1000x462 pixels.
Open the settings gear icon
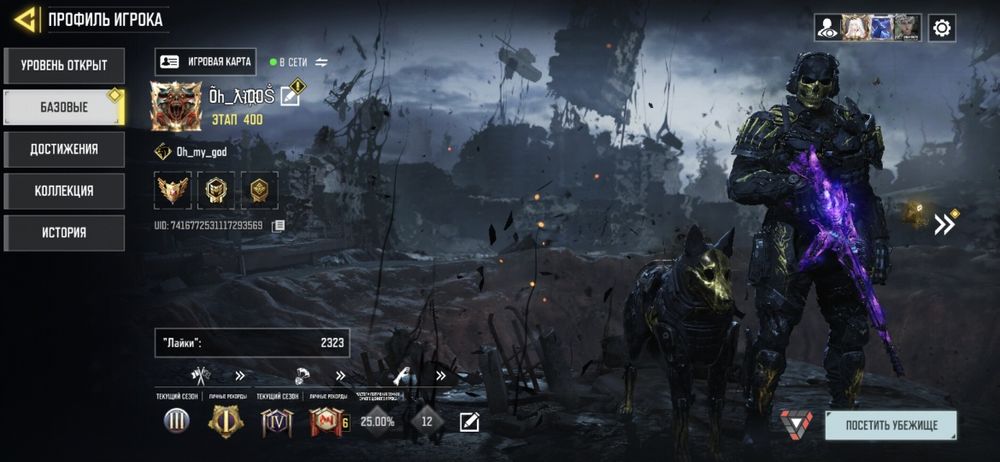[x=941, y=28]
